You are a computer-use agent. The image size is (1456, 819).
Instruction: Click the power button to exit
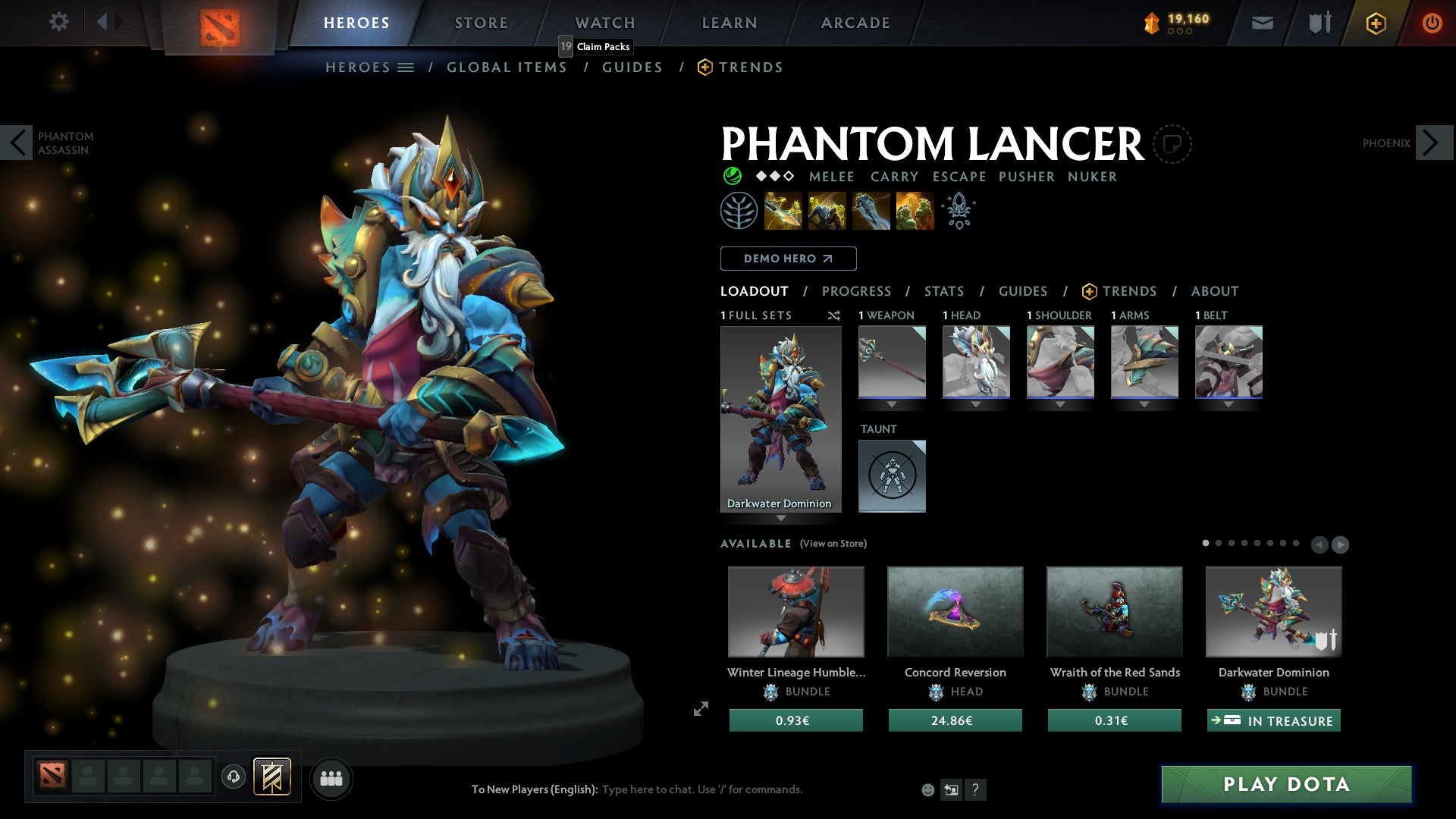[x=1432, y=23]
